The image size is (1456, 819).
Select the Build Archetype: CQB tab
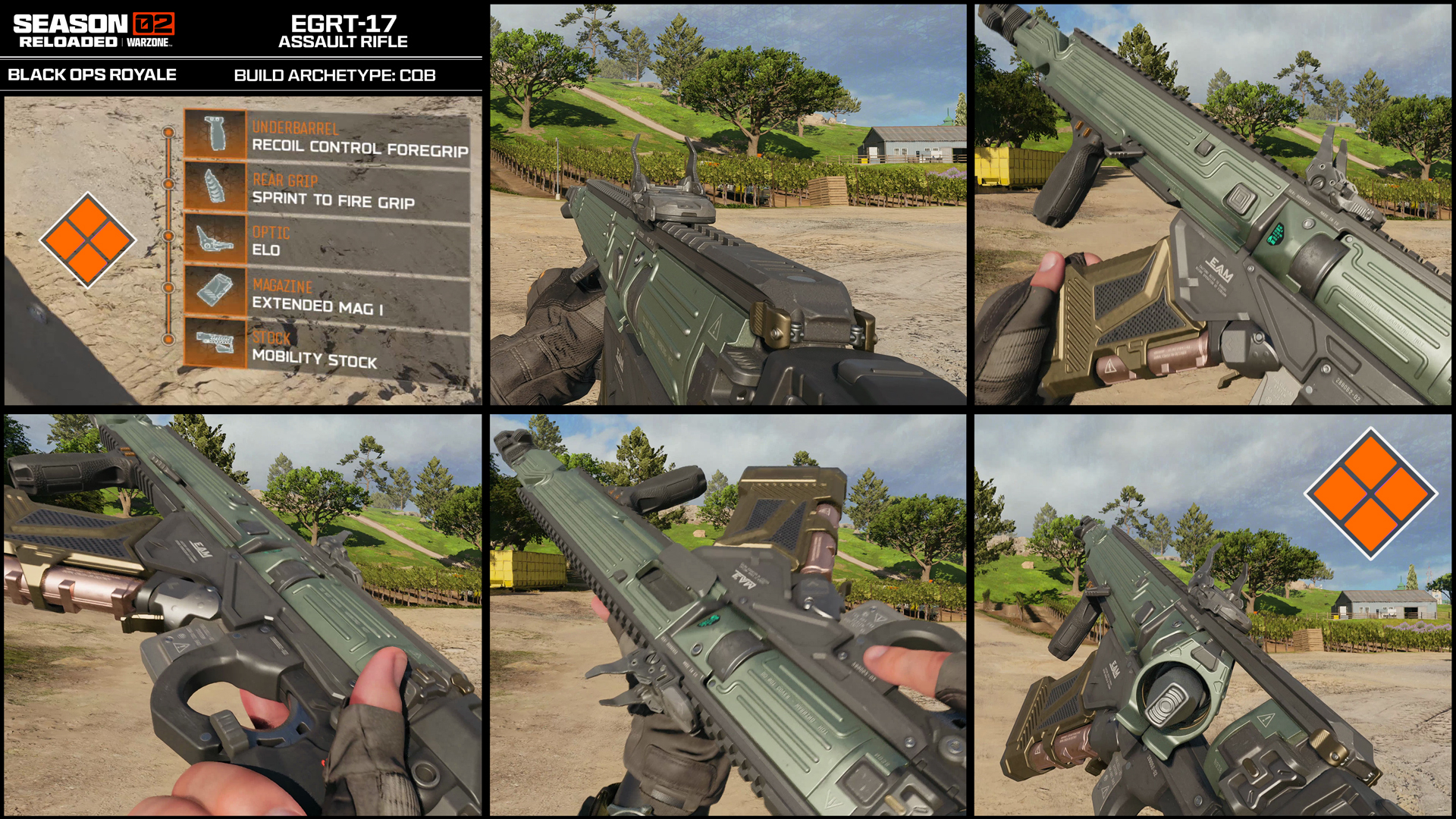(x=334, y=74)
